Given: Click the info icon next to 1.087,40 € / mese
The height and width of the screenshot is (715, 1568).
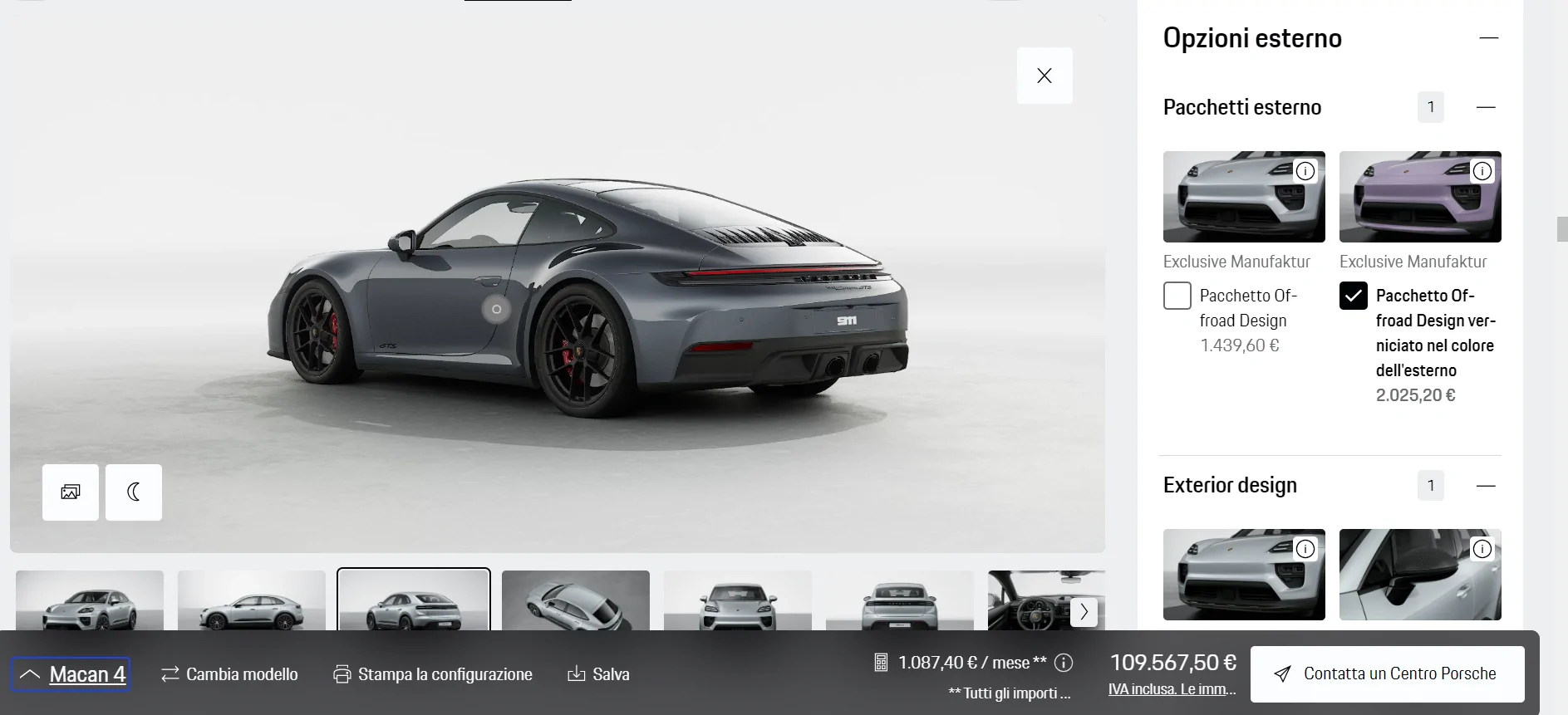Looking at the screenshot, I should click(x=1064, y=662).
